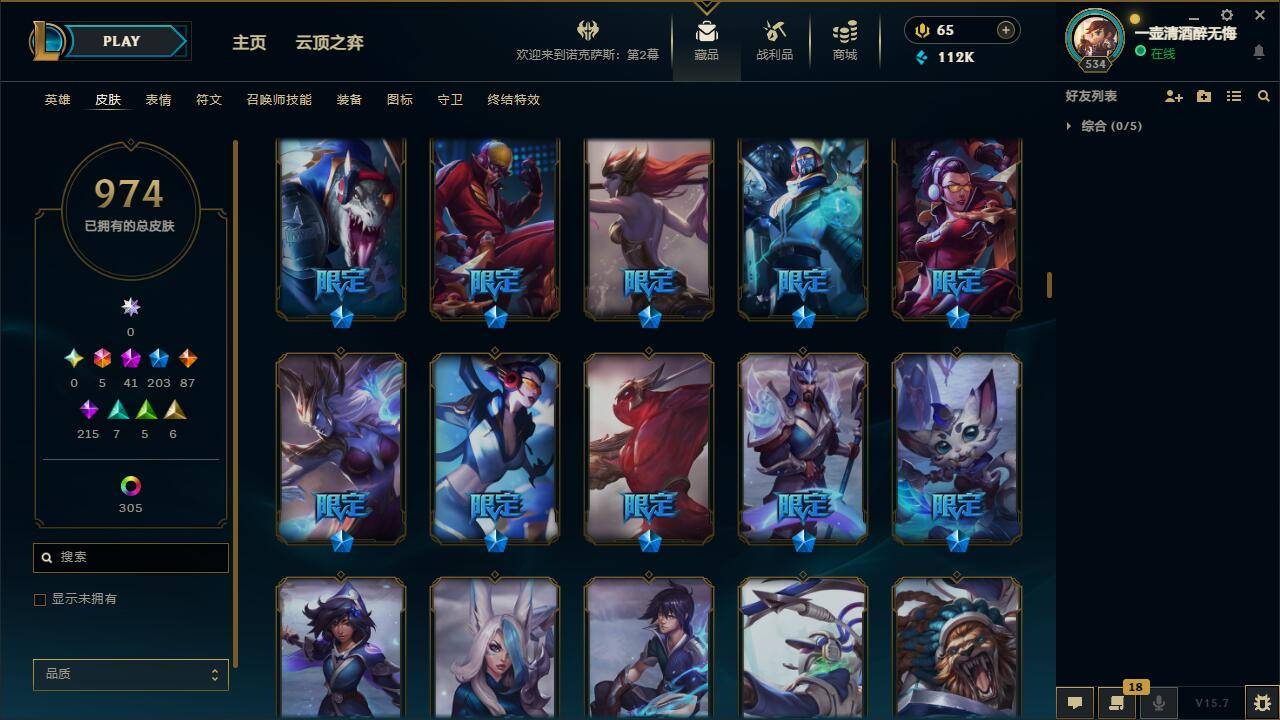Viewport: 1280px width, 720px height.
Task: Open the friend list search icon
Action: 1264,96
